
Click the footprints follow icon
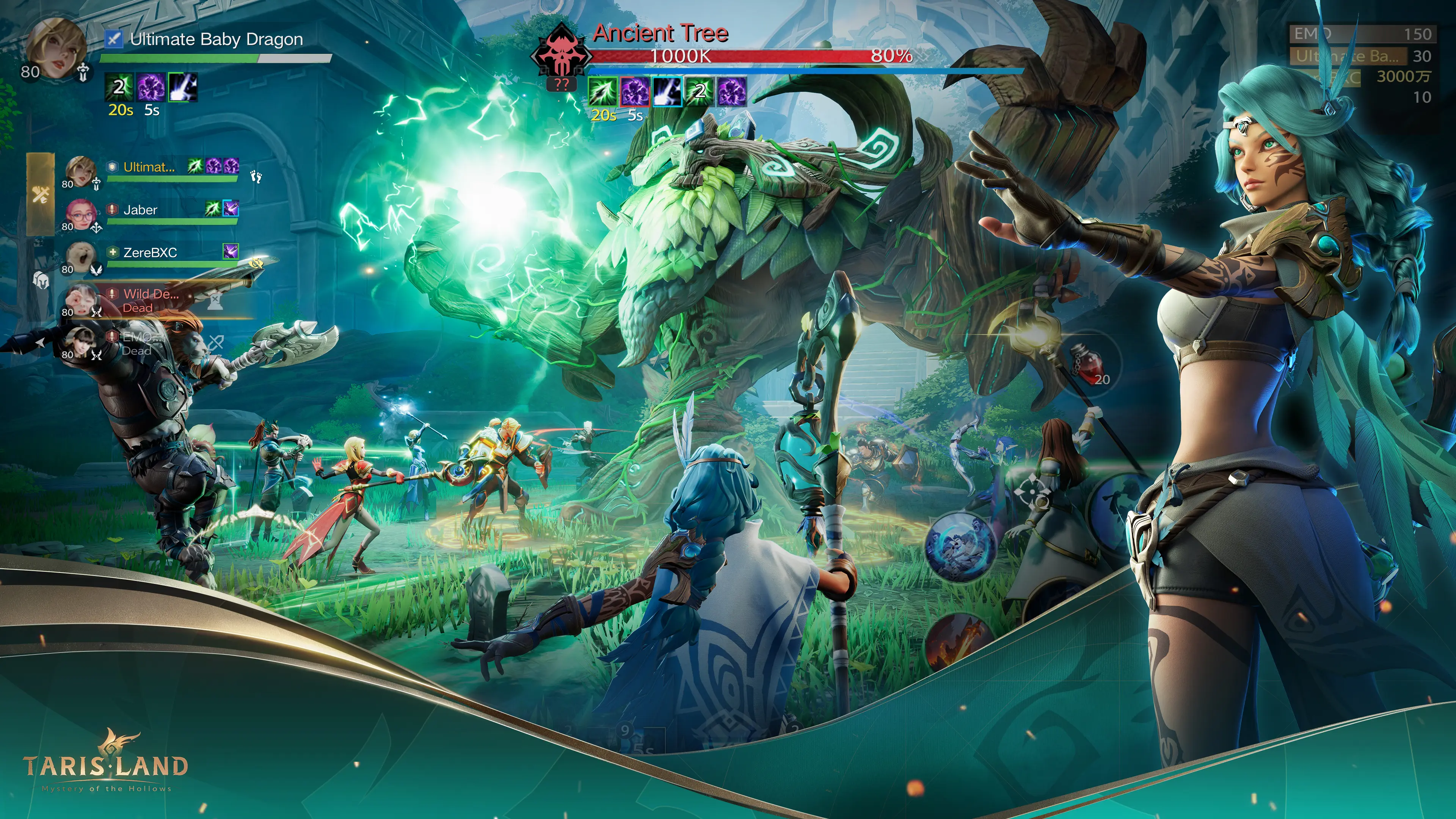point(257,177)
